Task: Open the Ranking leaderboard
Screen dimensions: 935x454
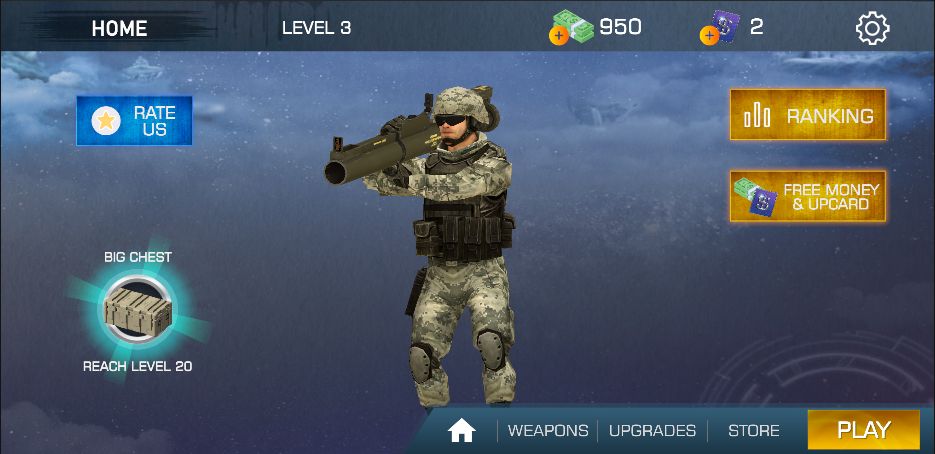Action: point(807,116)
